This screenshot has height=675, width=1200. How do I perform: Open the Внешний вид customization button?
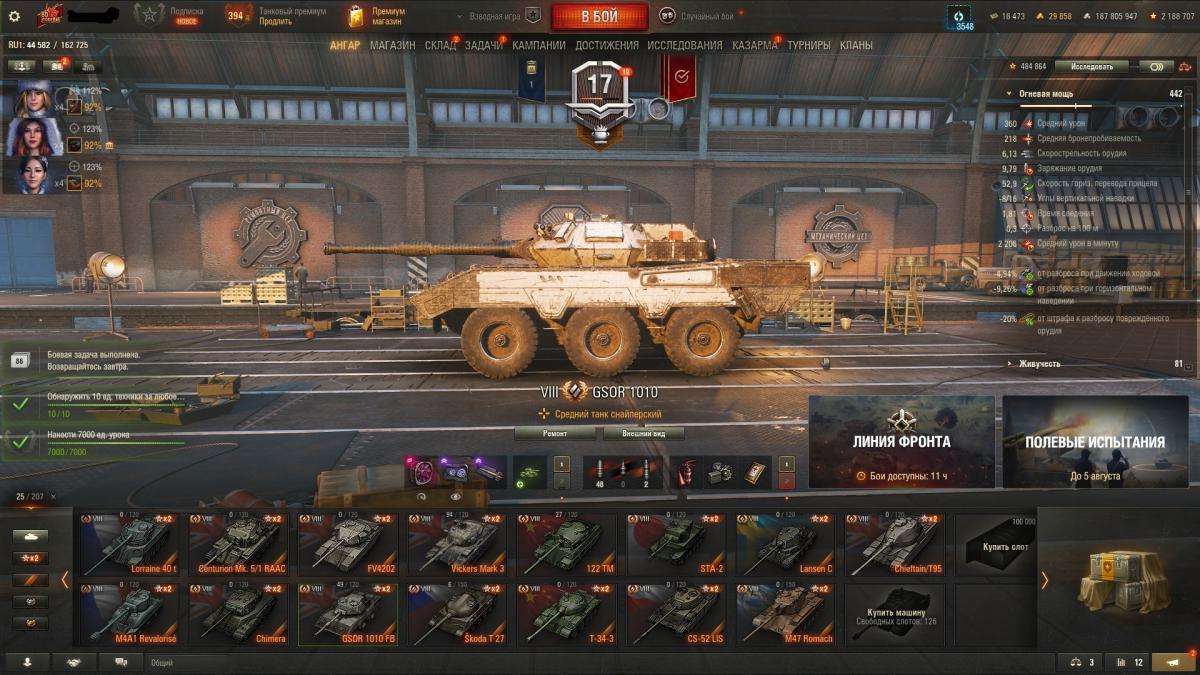[642, 434]
